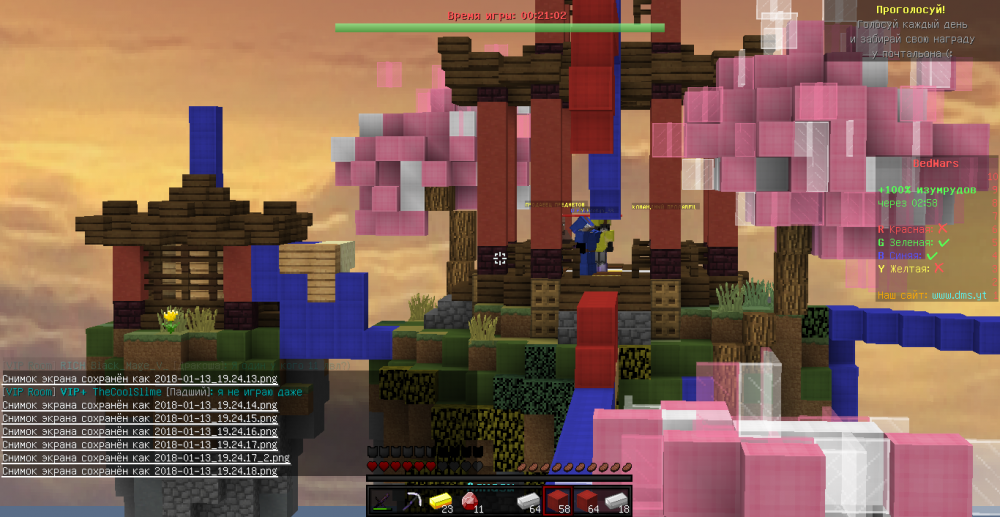The image size is (1000, 517).
Task: Switch to the red wool stack of 64
Action: [587, 500]
